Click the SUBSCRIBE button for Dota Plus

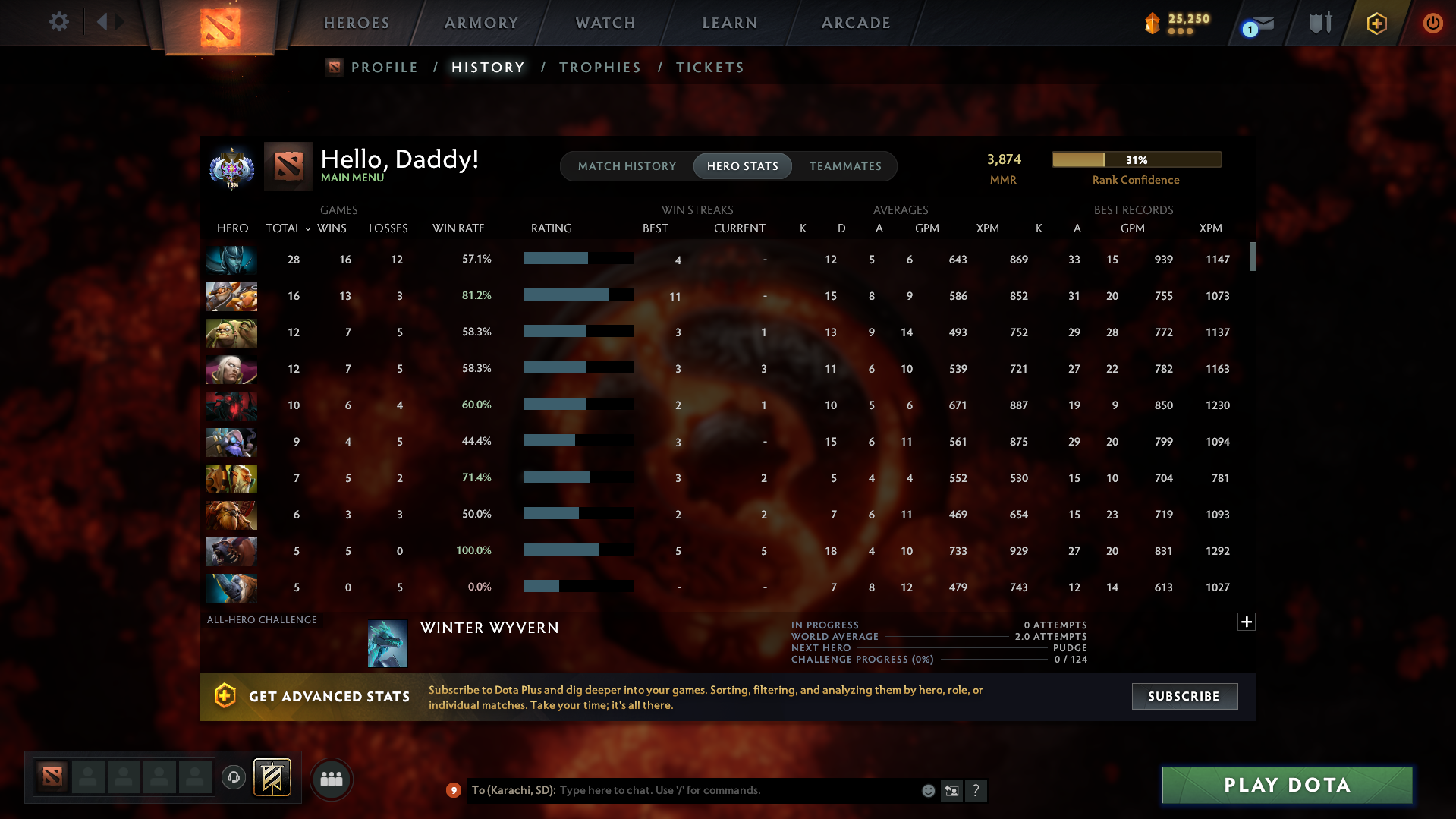(1184, 696)
